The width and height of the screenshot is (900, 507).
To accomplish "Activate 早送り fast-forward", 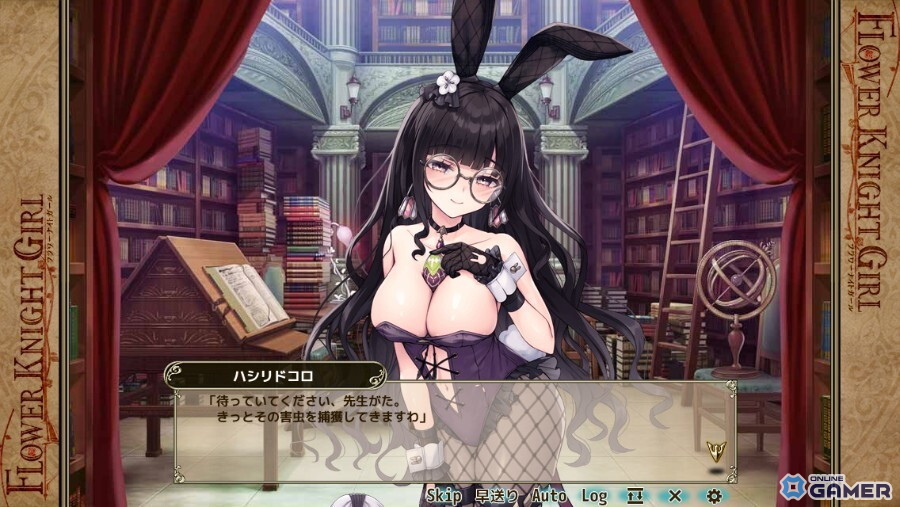I will click(495, 495).
